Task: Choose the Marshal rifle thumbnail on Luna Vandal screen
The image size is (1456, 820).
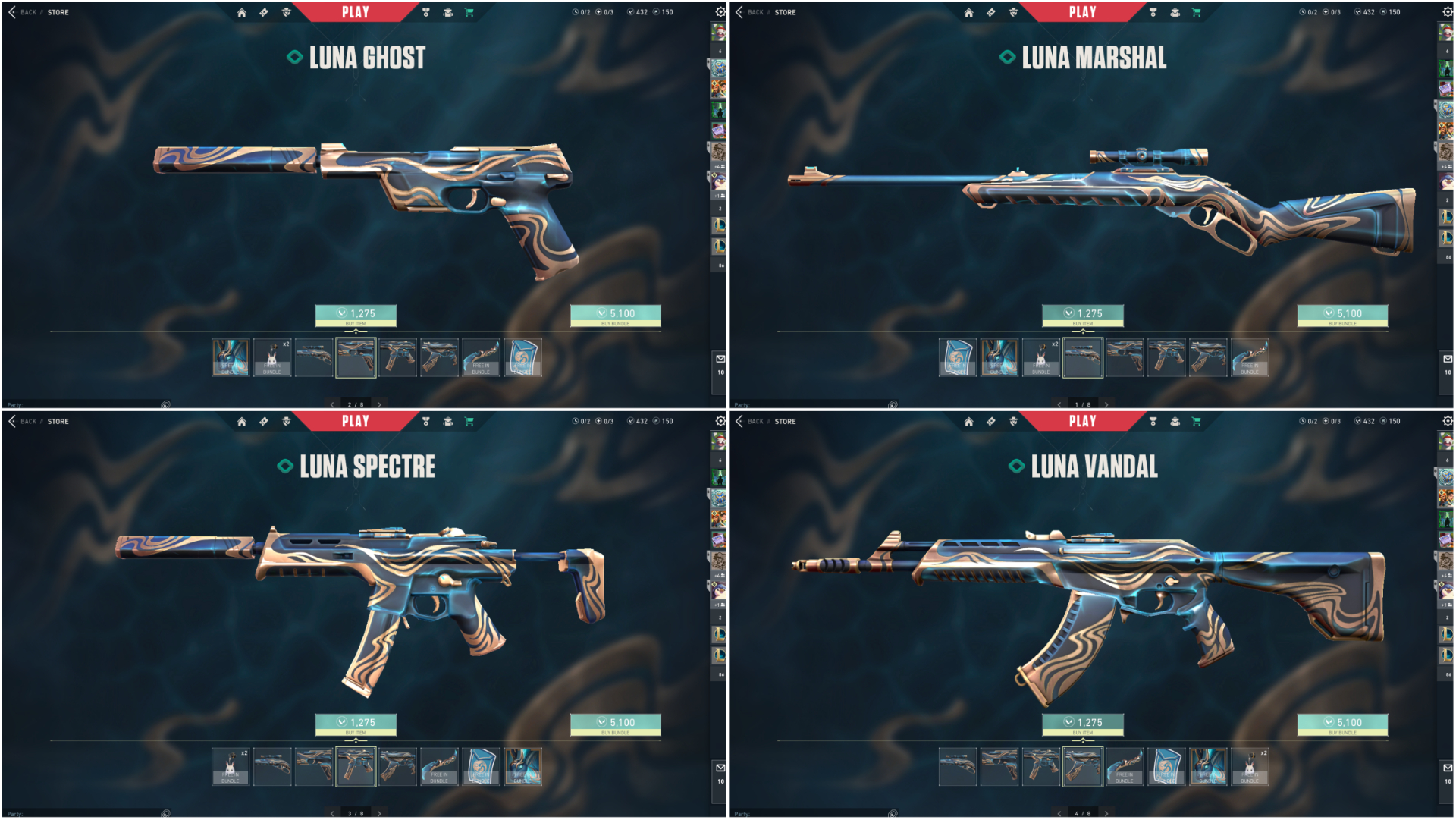Action: tap(957, 767)
